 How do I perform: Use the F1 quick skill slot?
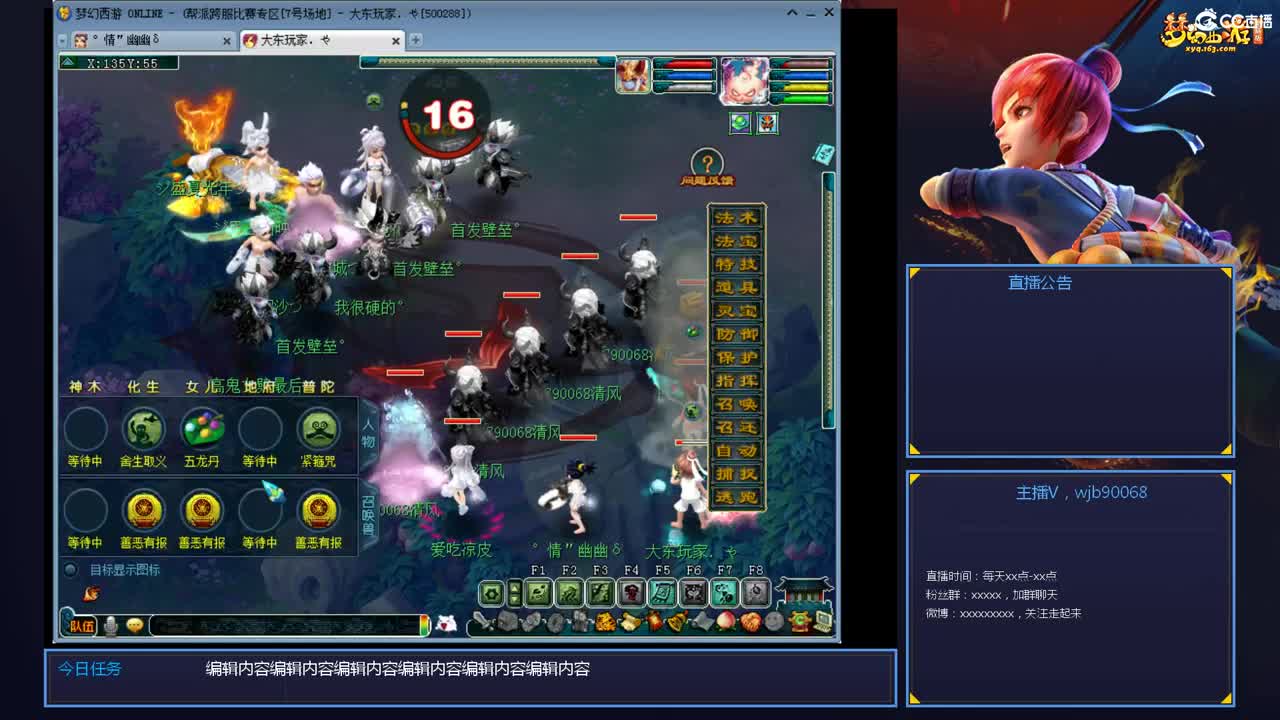[x=538, y=592]
